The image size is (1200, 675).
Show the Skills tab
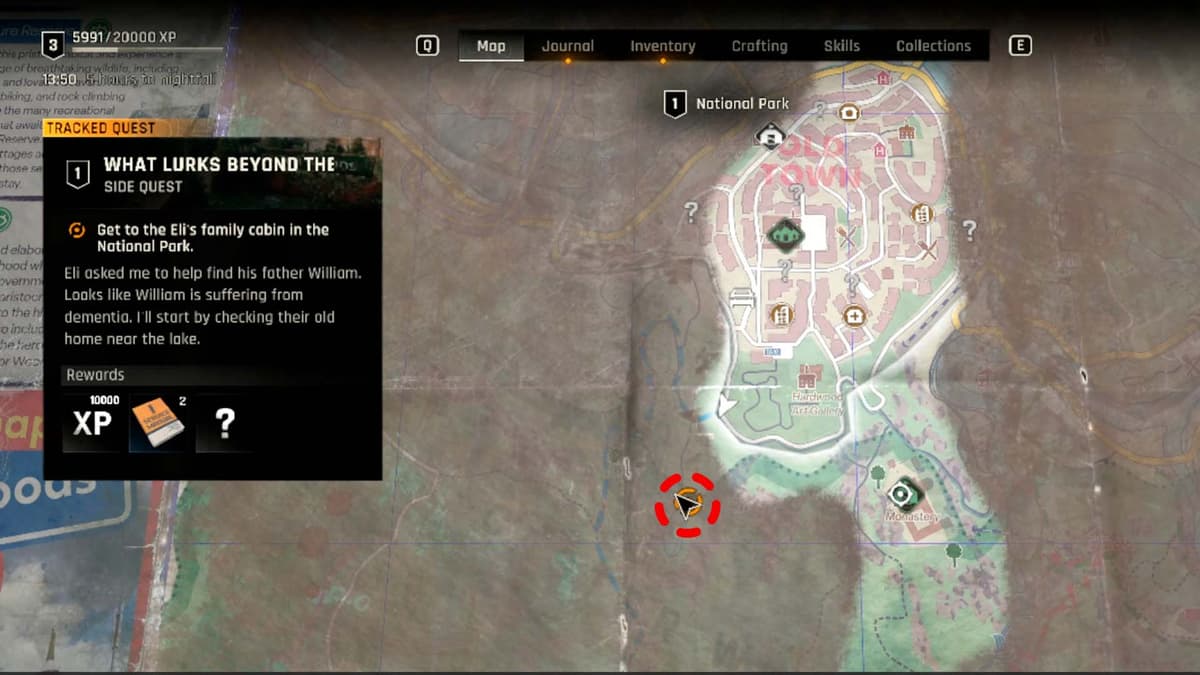point(841,46)
